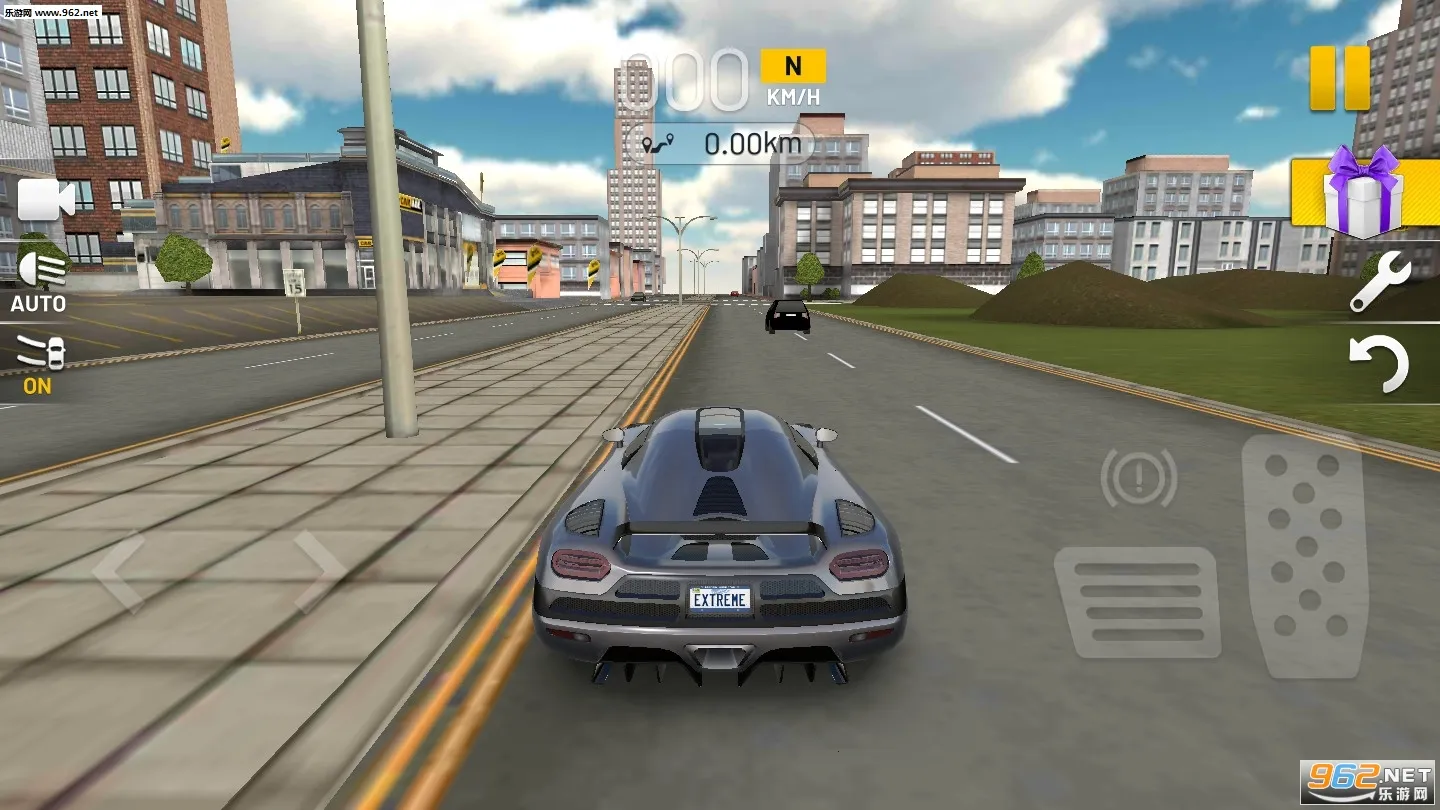Tap the N gear indicator

(x=793, y=64)
